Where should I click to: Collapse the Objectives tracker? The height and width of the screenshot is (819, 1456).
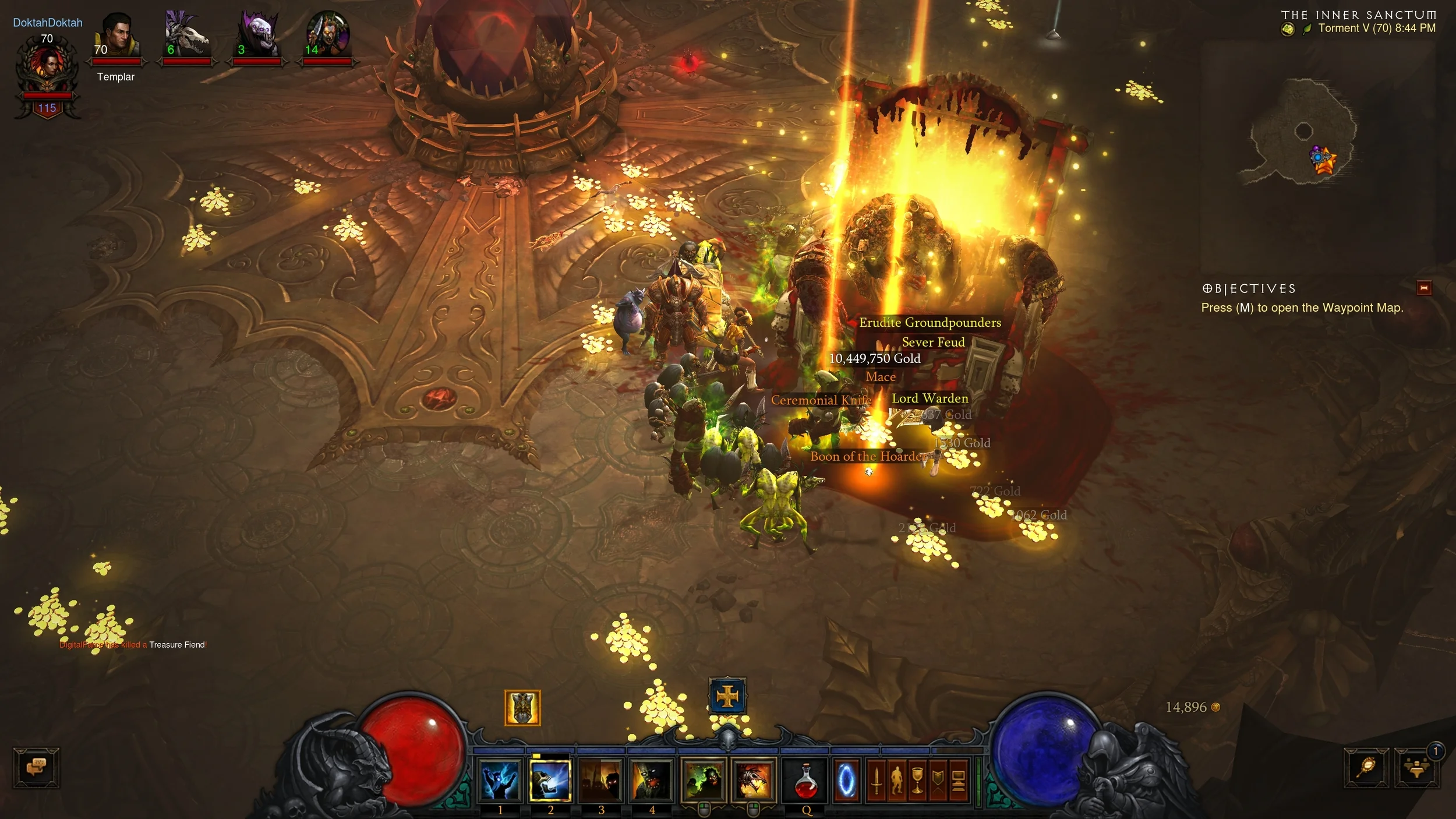coord(1424,288)
